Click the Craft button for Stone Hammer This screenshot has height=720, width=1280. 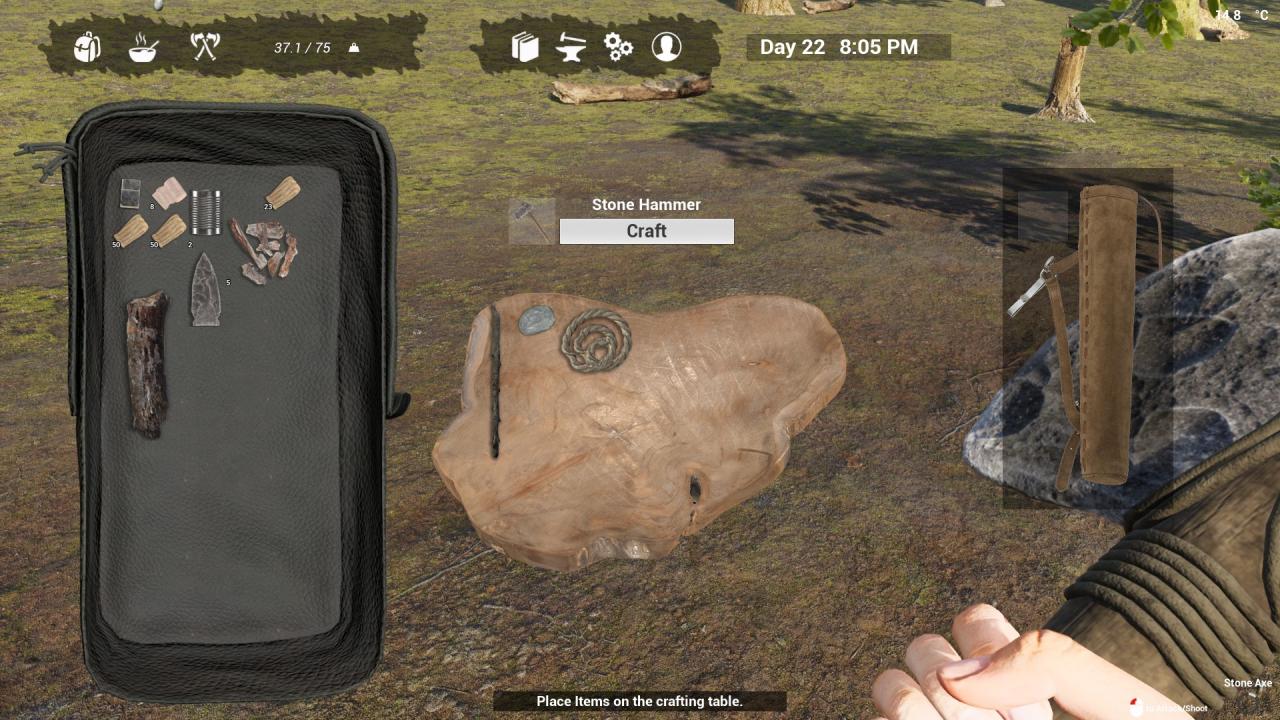tap(646, 231)
